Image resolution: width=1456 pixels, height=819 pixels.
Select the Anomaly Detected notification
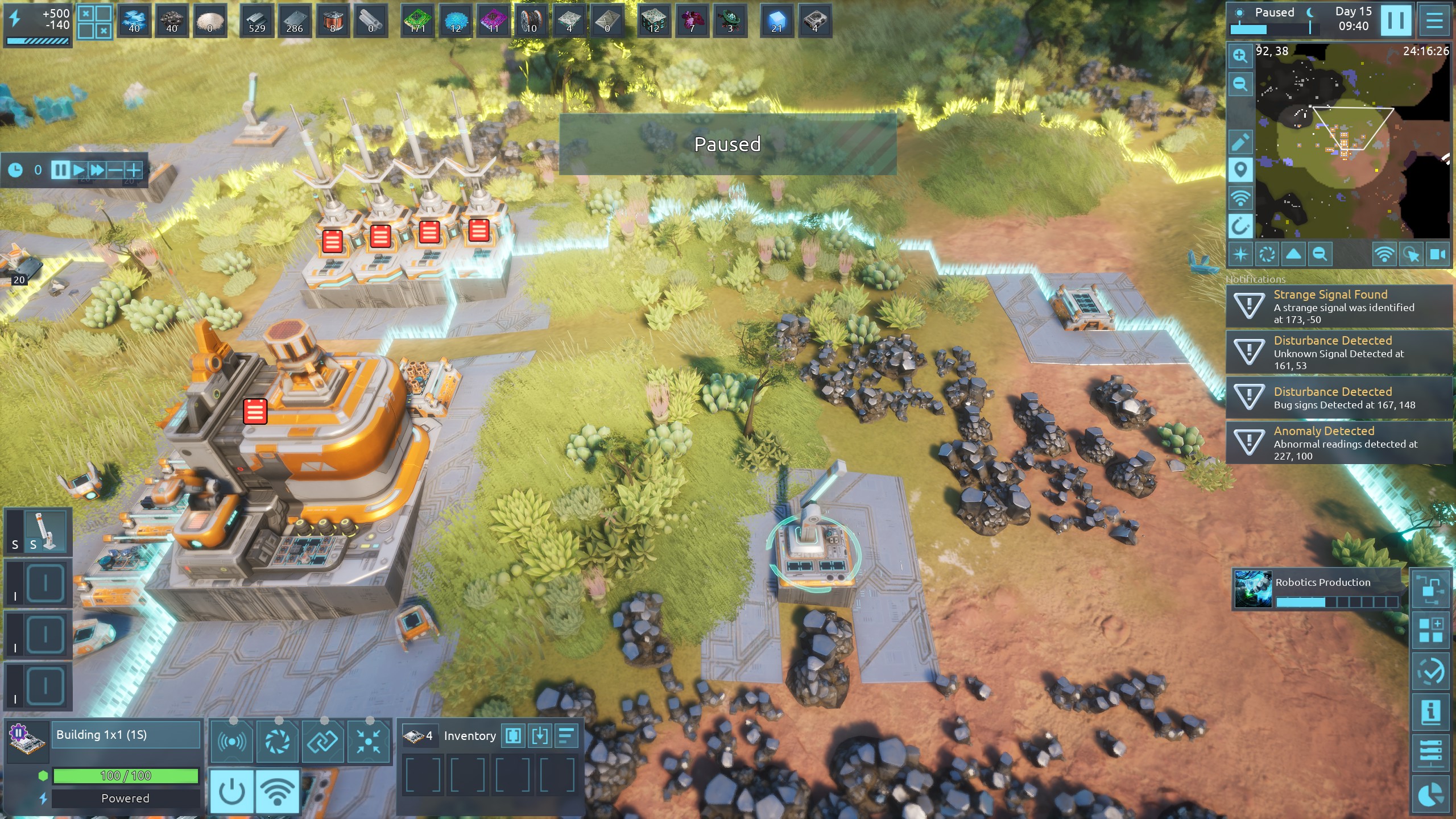tap(1339, 442)
